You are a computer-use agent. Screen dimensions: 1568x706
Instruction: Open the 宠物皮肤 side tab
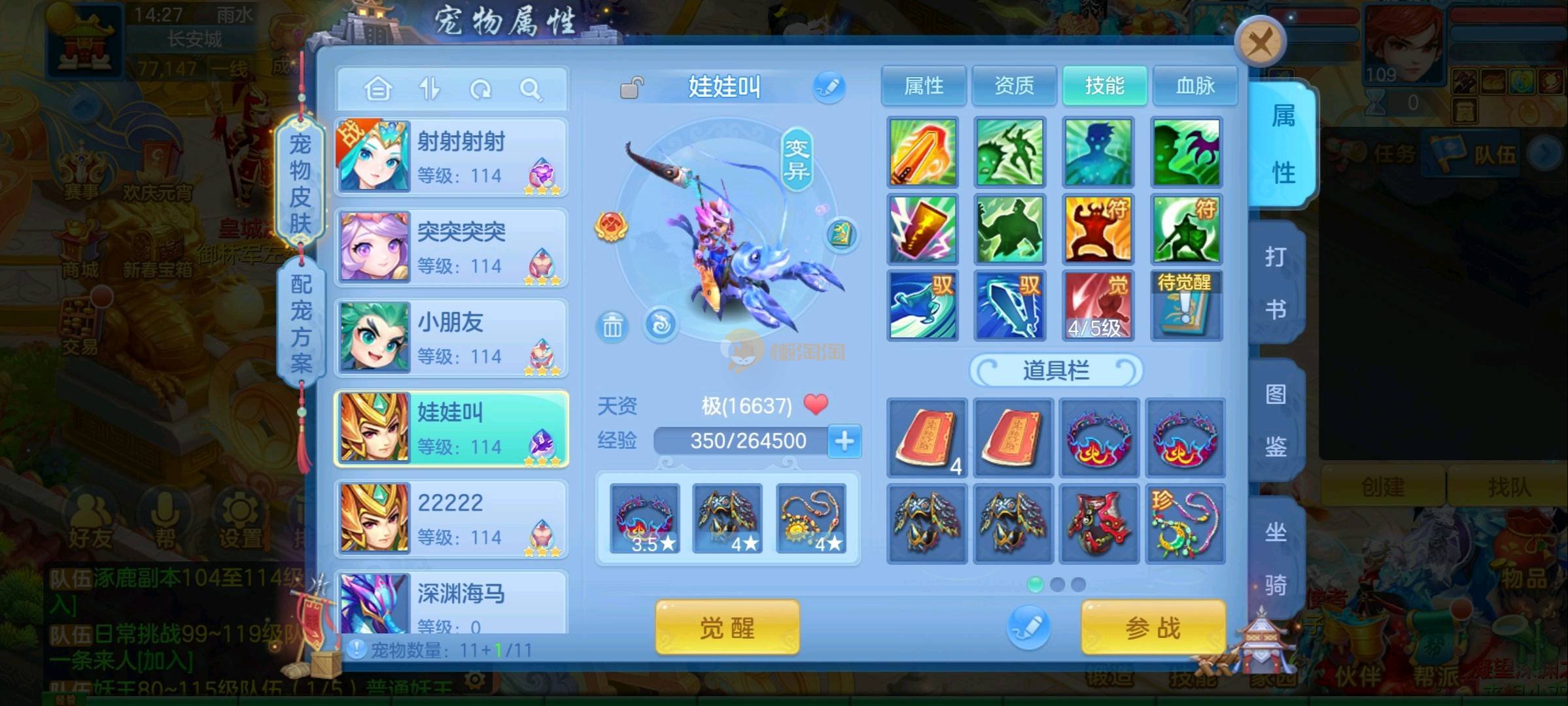pyautogui.click(x=300, y=183)
